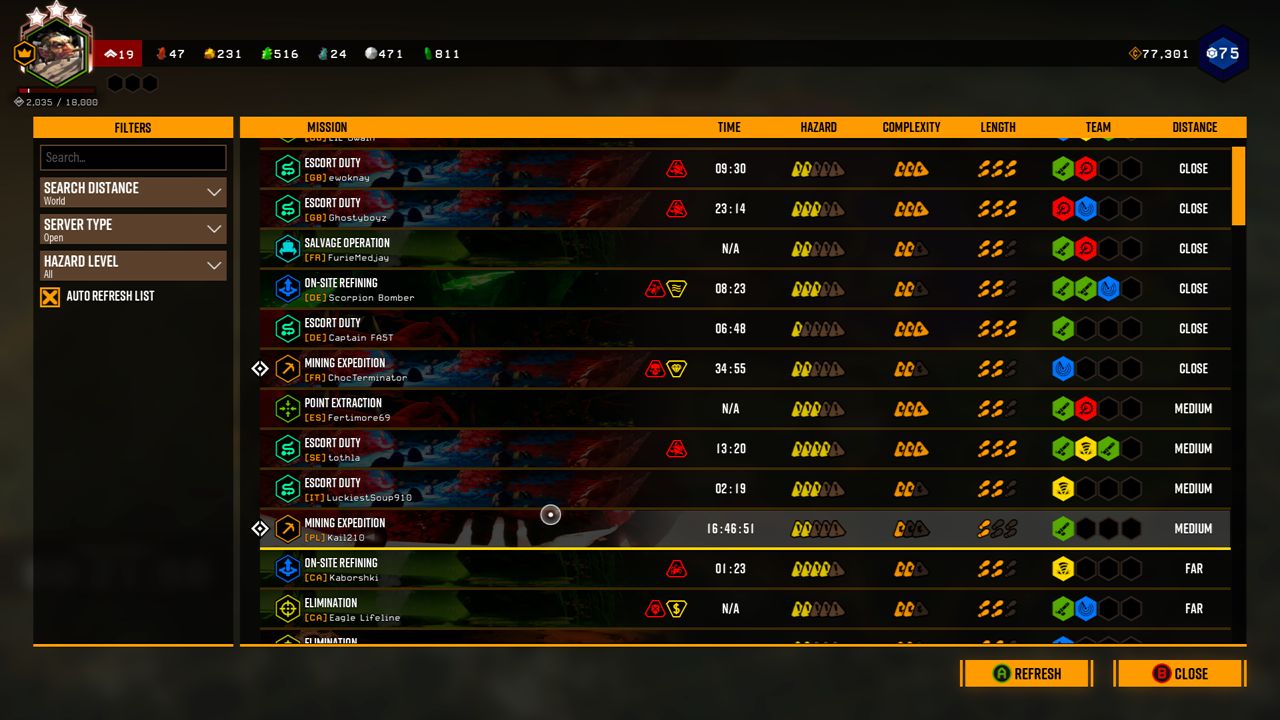The height and width of the screenshot is (720, 1280).
Task: Click the Hazard column header
Action: click(818, 127)
